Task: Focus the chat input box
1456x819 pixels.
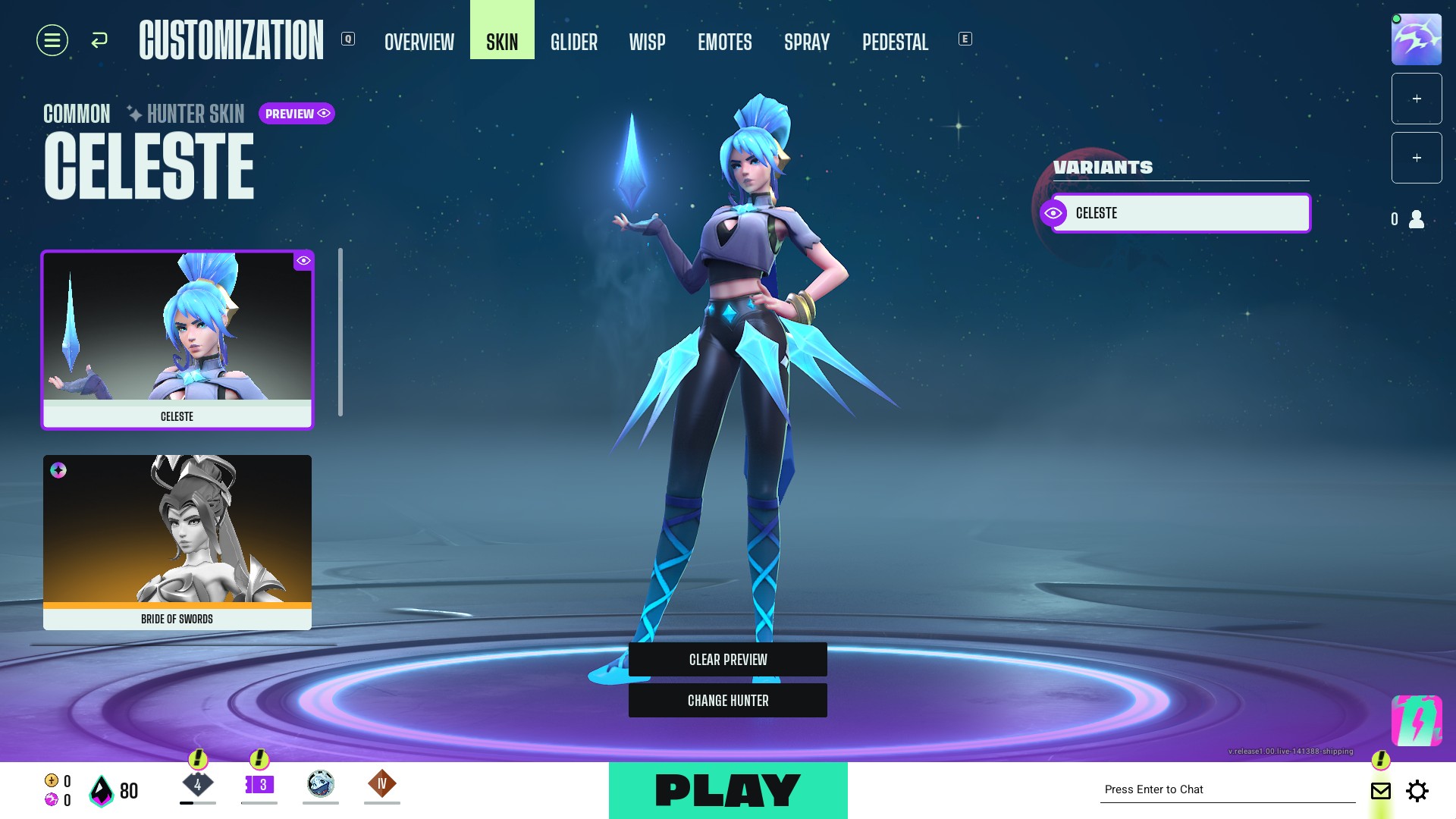Action: pos(1227,789)
